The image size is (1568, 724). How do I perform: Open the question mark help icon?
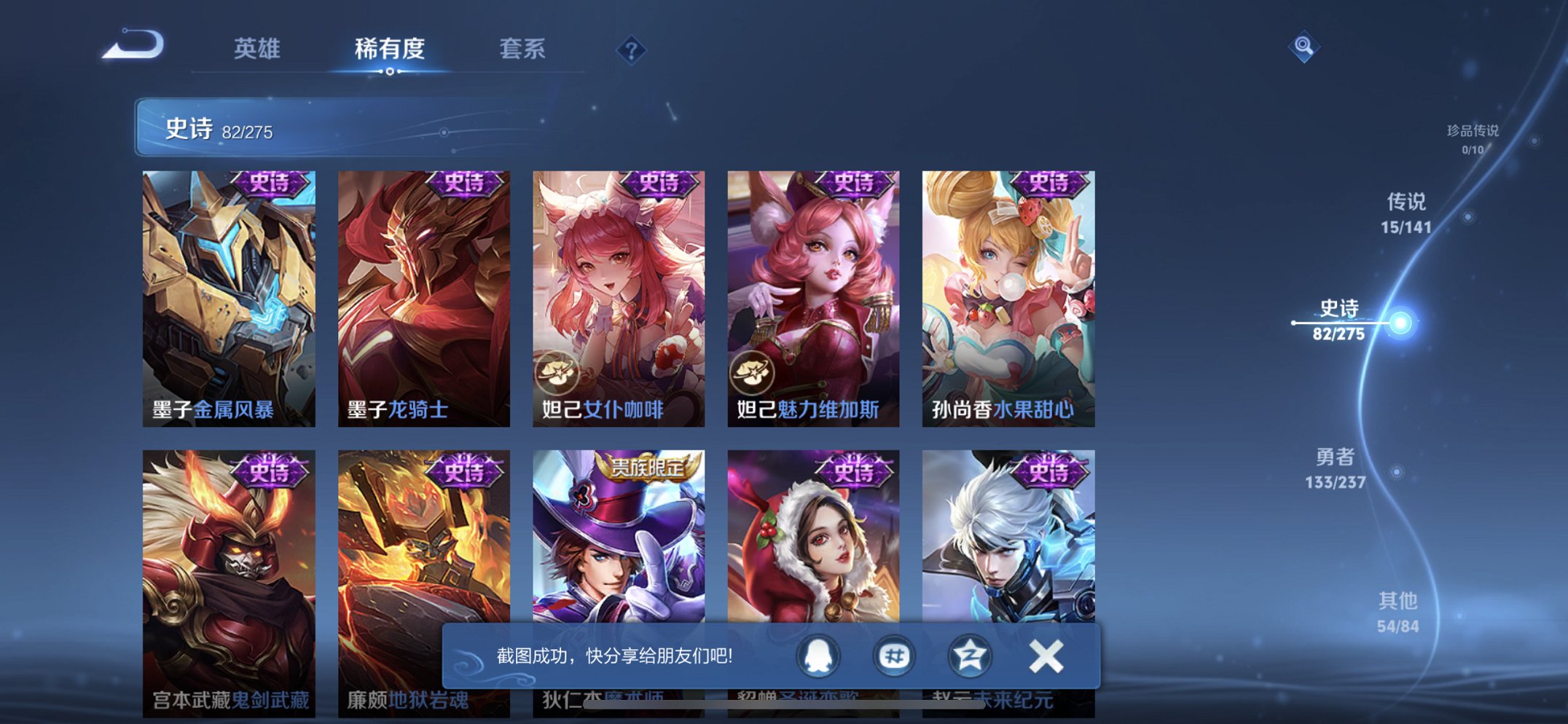(x=633, y=50)
